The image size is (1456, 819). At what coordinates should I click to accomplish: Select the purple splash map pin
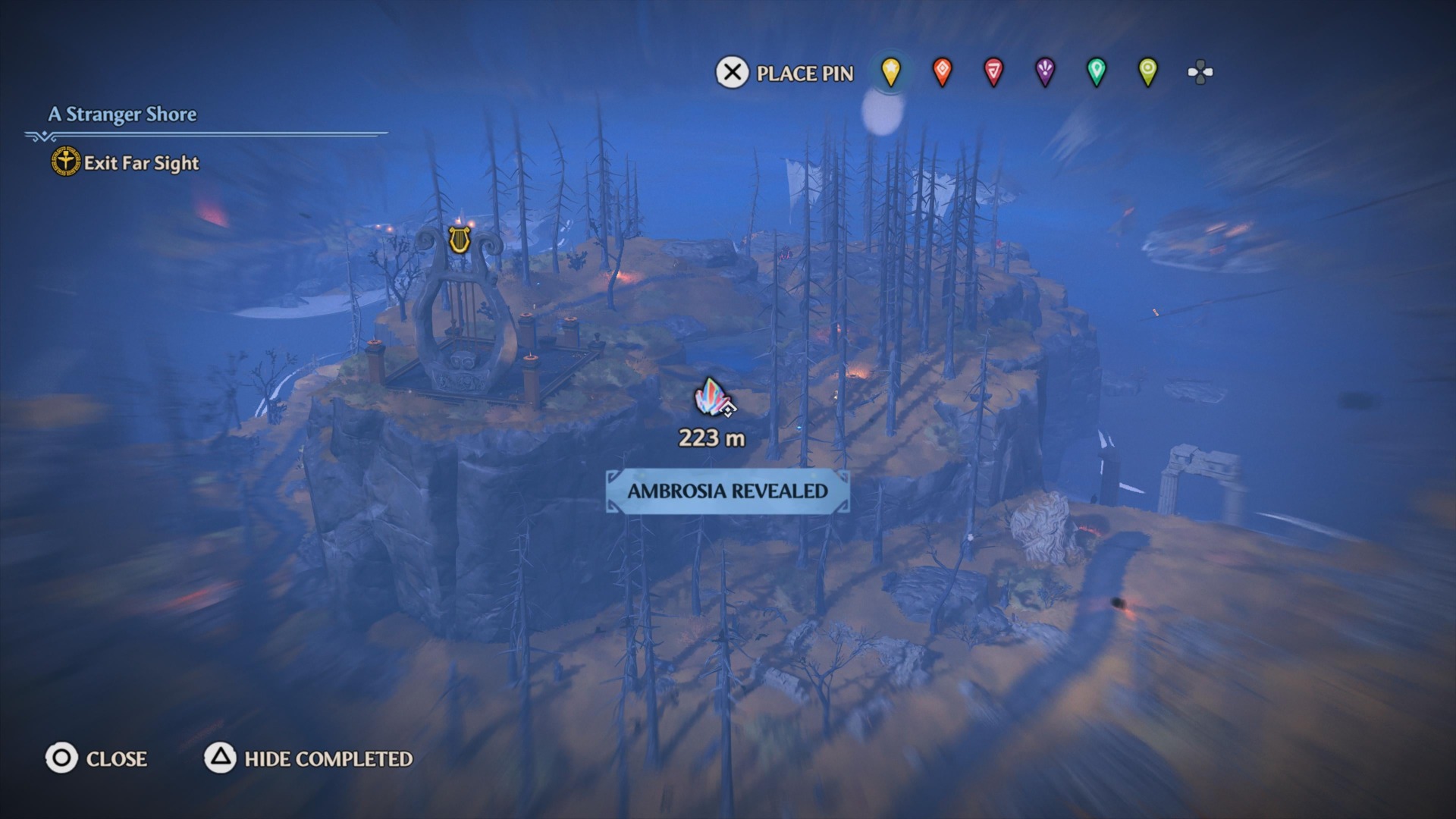pyautogui.click(x=1046, y=72)
